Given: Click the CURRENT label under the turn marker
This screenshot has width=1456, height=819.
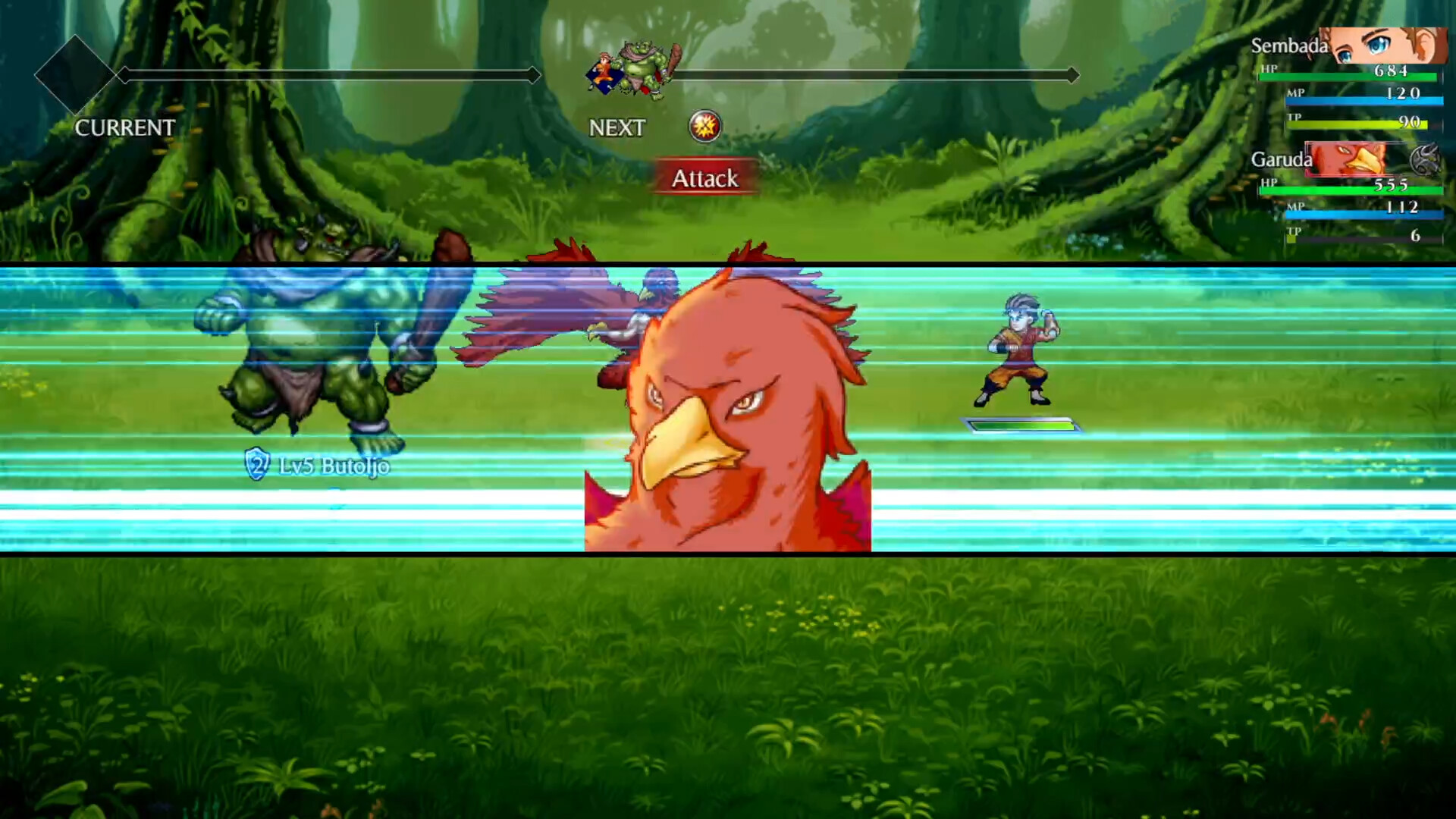Looking at the screenshot, I should click(124, 128).
